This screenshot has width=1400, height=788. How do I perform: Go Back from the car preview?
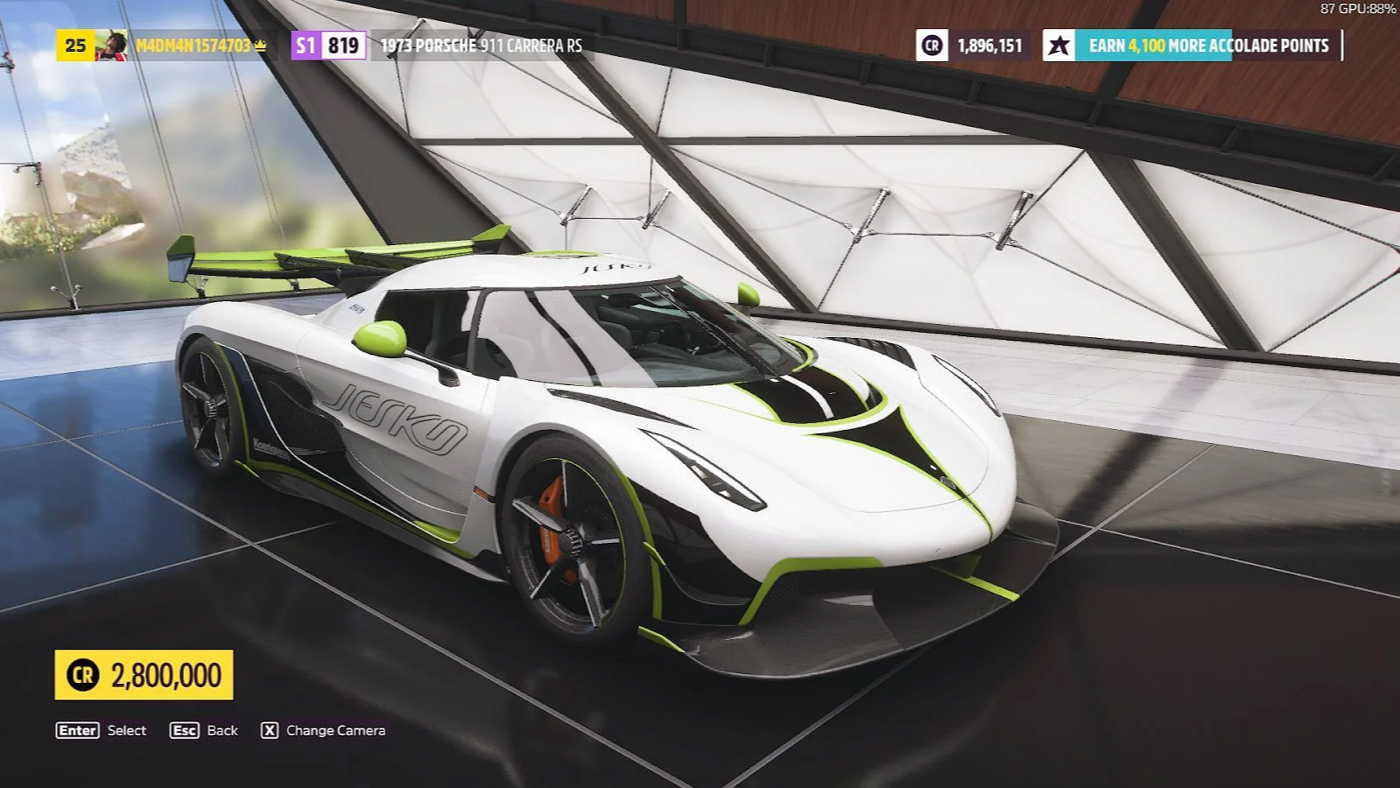pyautogui.click(x=204, y=731)
